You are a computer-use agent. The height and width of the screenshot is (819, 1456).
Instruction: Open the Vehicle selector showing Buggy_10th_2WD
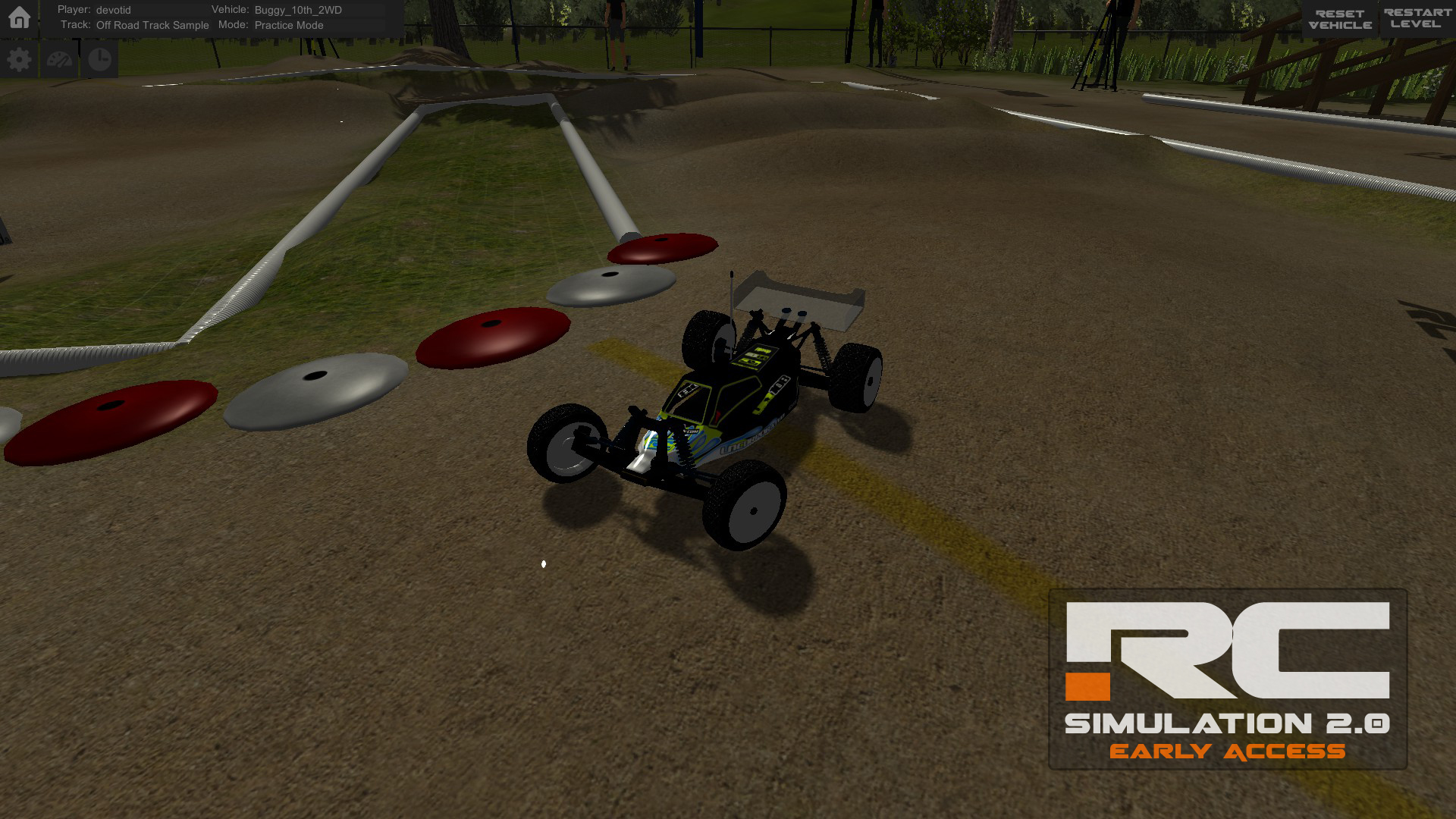tap(297, 10)
